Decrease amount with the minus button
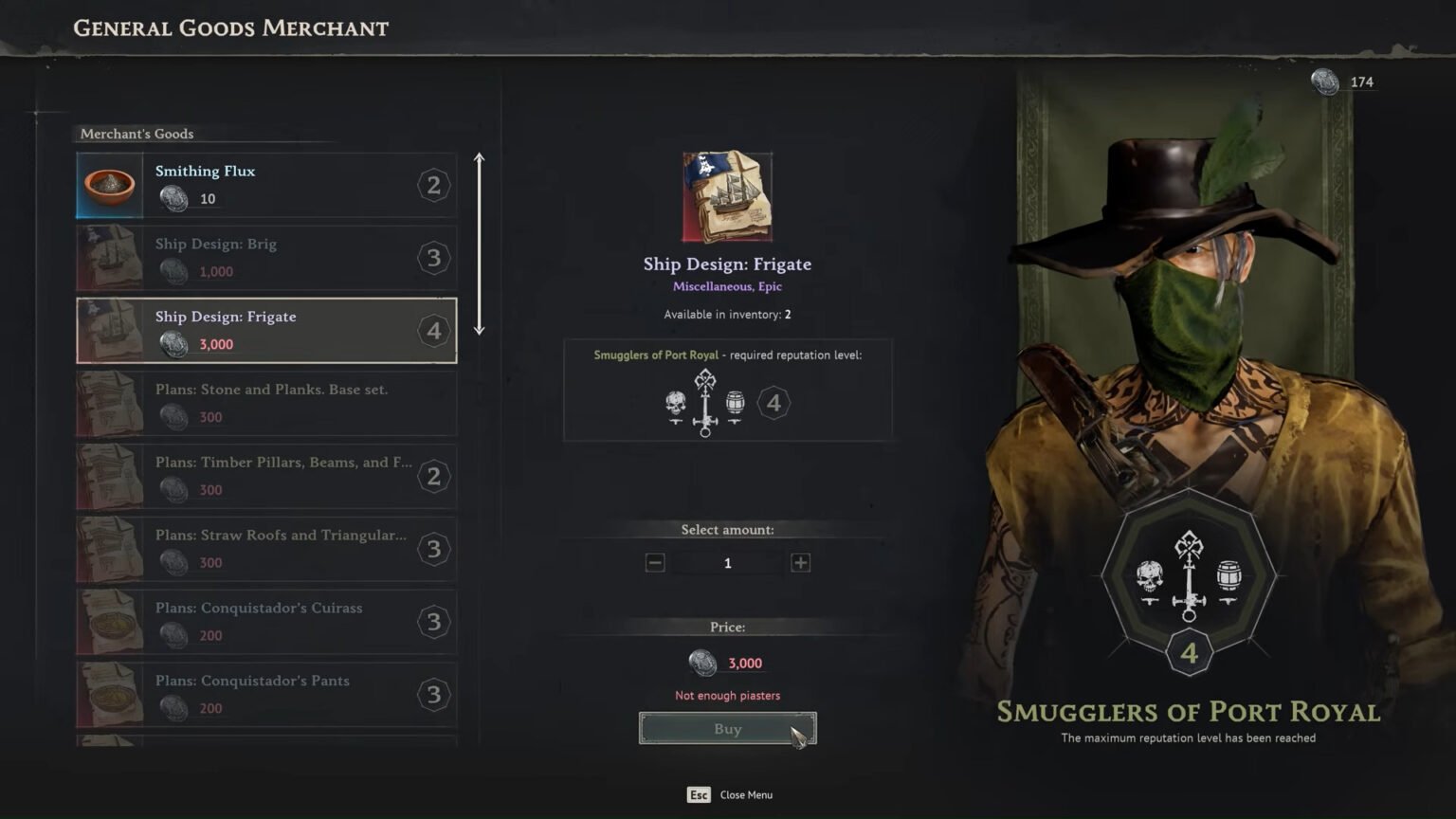The width and height of the screenshot is (1456, 819). [x=655, y=562]
